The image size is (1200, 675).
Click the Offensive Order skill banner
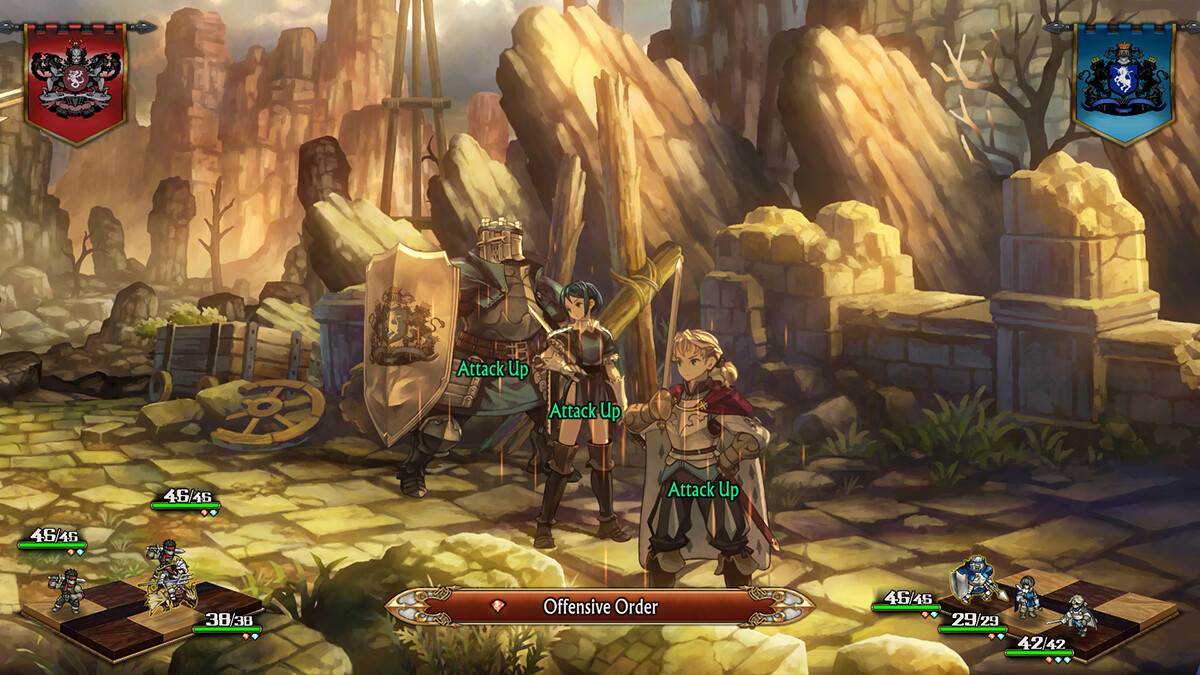pyautogui.click(x=600, y=606)
